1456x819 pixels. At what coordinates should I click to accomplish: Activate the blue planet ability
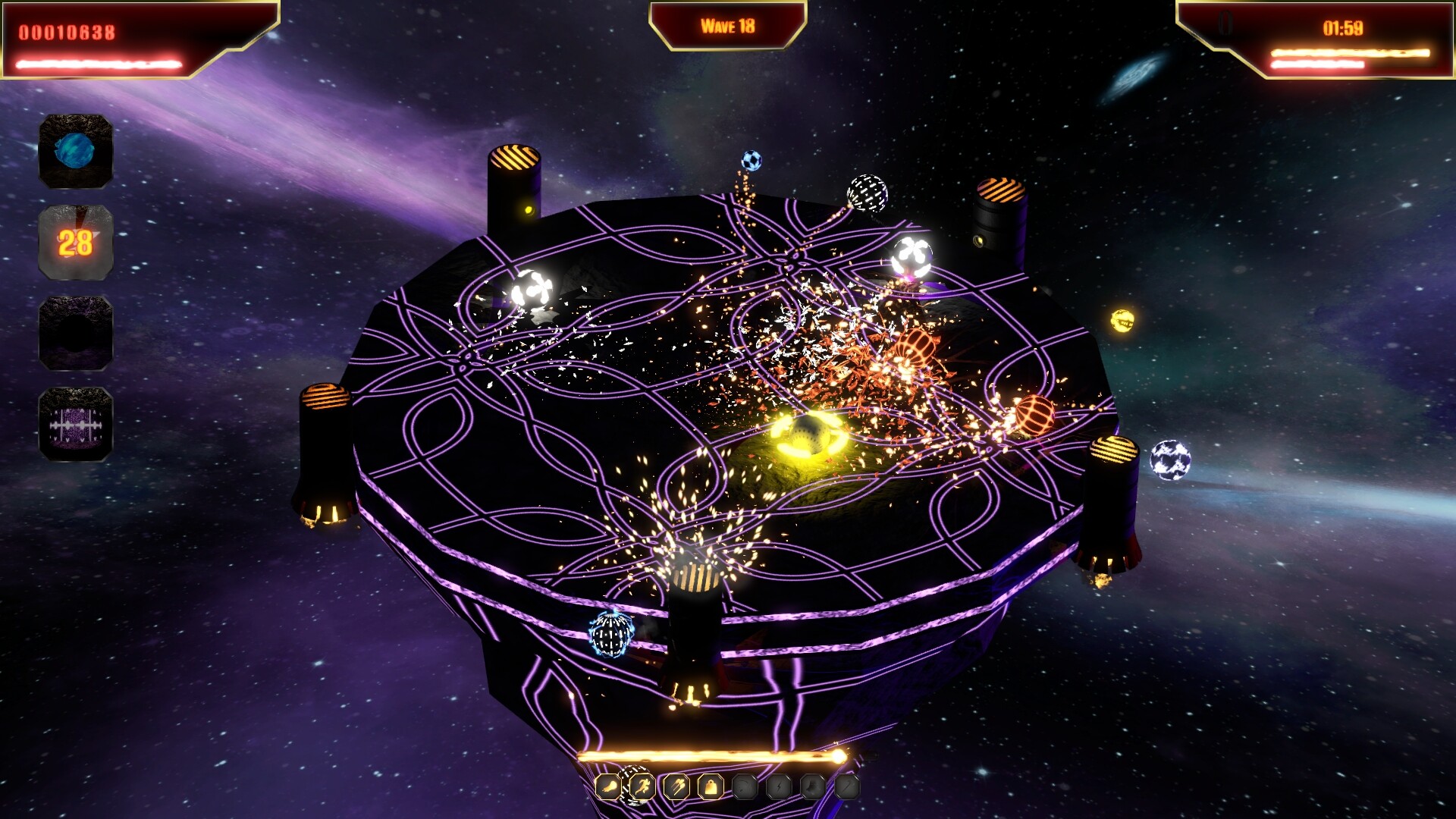(76, 151)
